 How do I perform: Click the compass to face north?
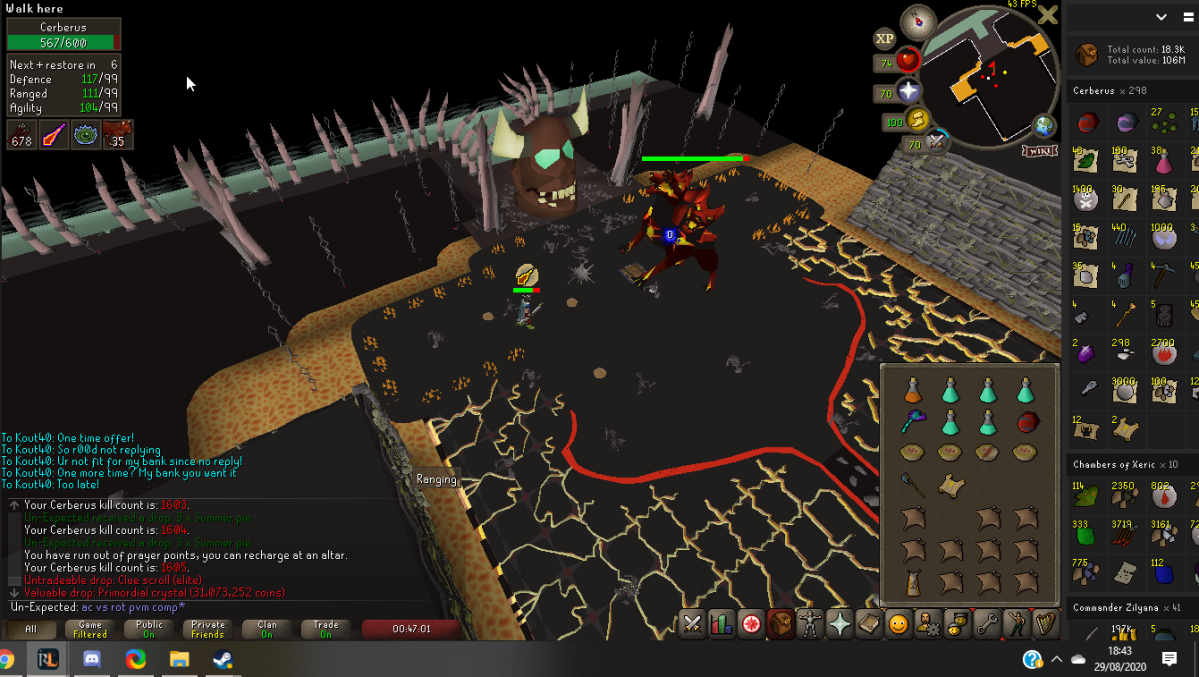click(918, 22)
